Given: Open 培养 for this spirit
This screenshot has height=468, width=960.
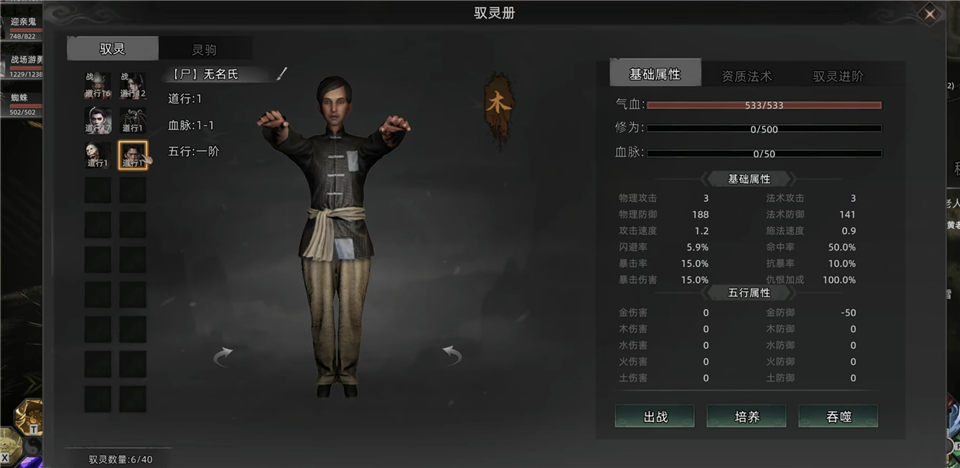Looking at the screenshot, I should point(746,416).
